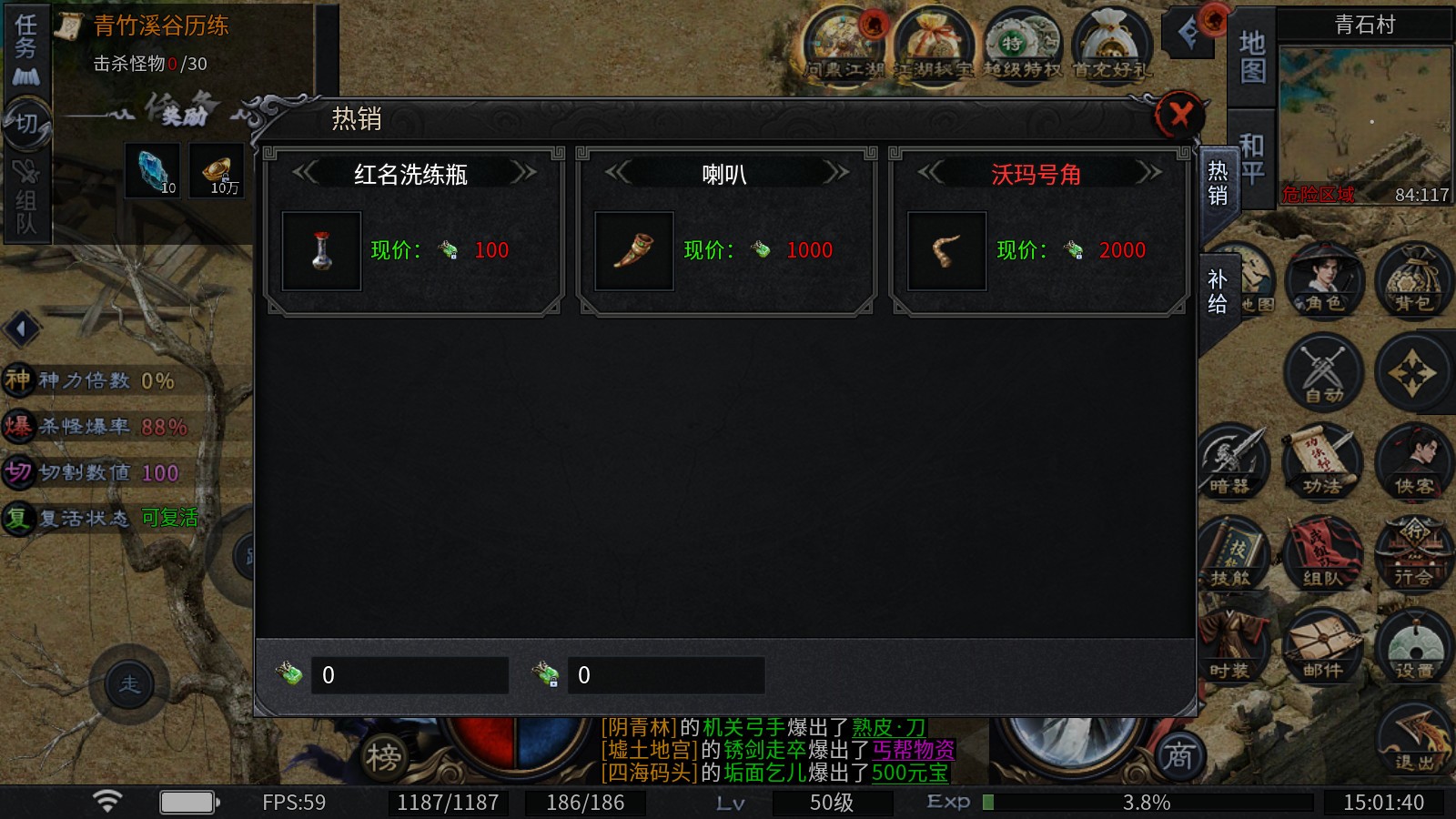Check the 邮件 mailbox

(1323, 646)
